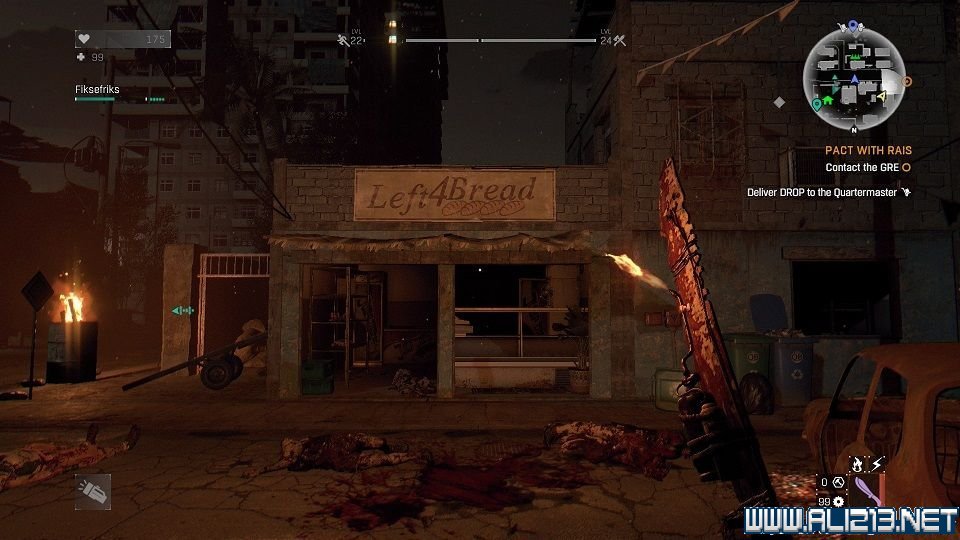Select the weapon repair hammer icon
Screen dimensions: 960x540
[838, 481]
